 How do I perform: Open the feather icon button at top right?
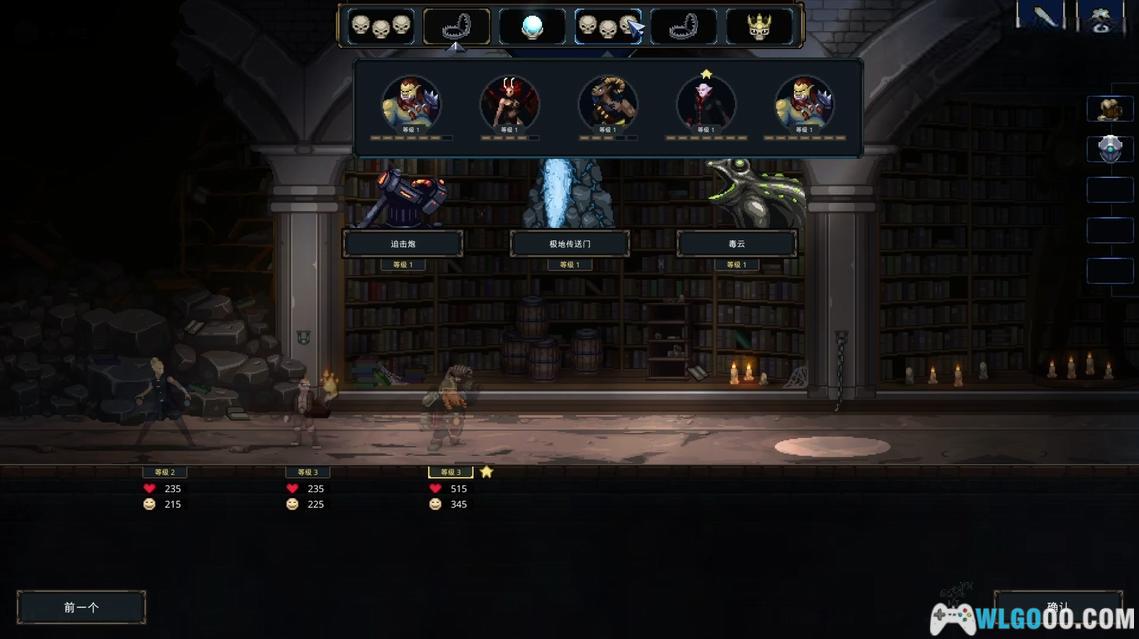click(1045, 16)
